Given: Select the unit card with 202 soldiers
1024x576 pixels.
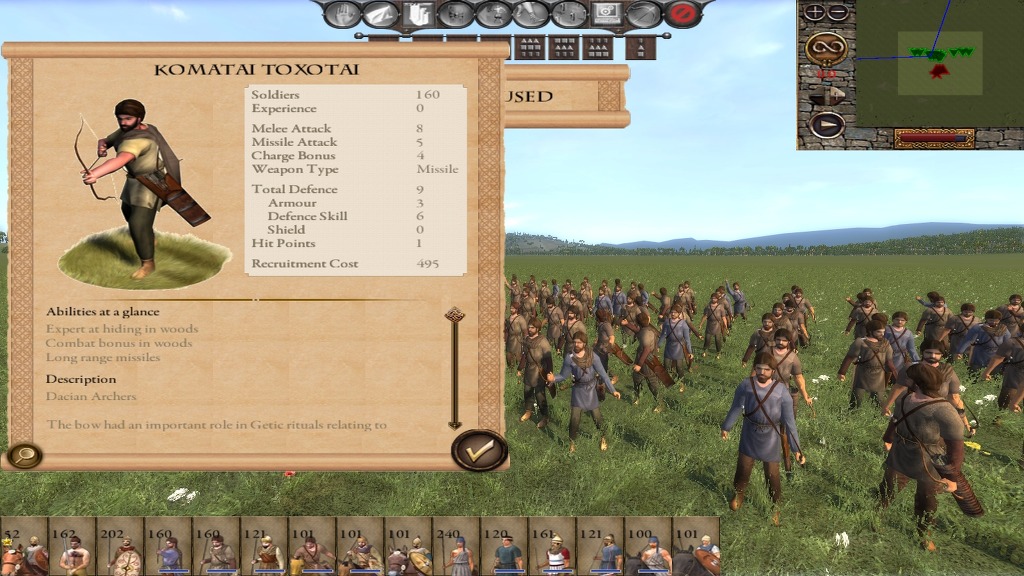Looking at the screenshot, I should [x=120, y=547].
